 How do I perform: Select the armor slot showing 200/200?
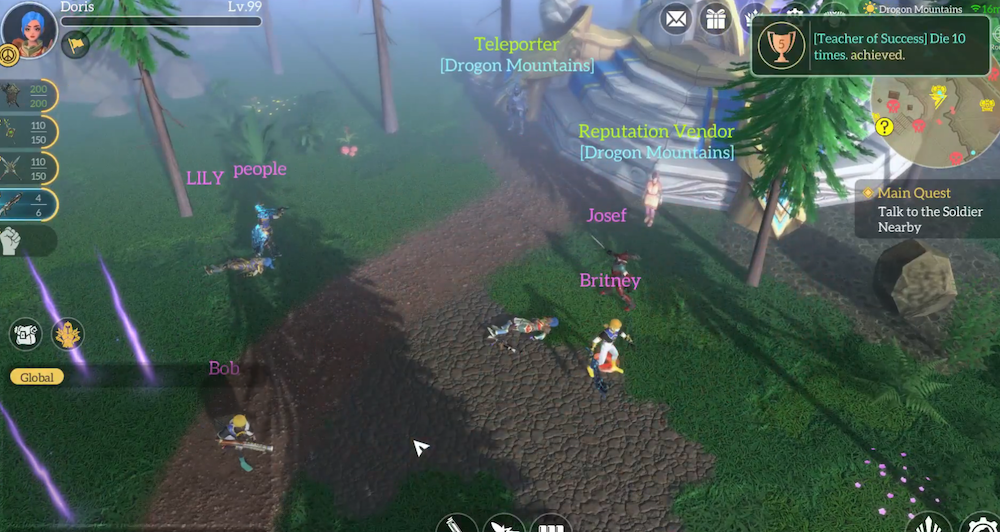tap(28, 96)
